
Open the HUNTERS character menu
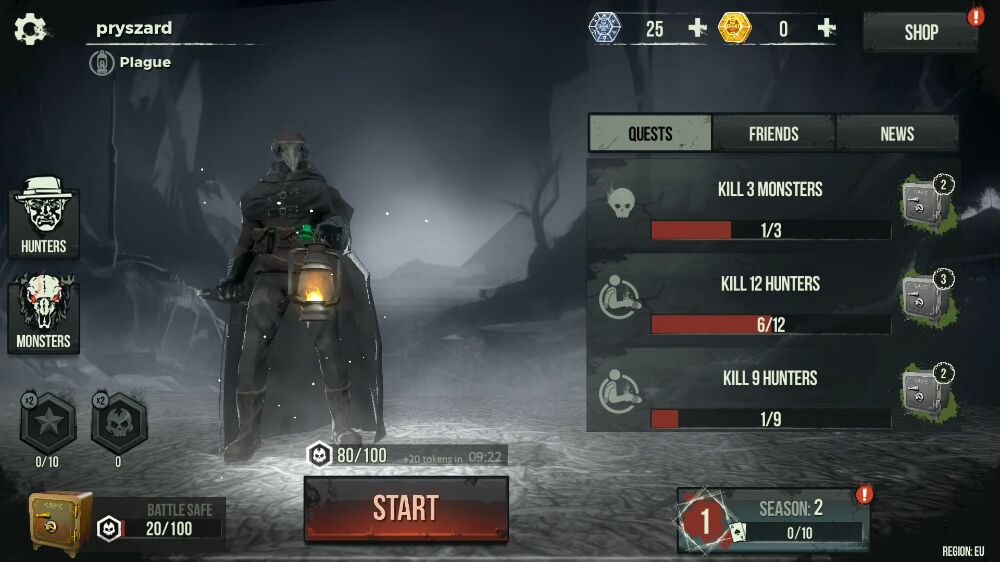[44, 218]
